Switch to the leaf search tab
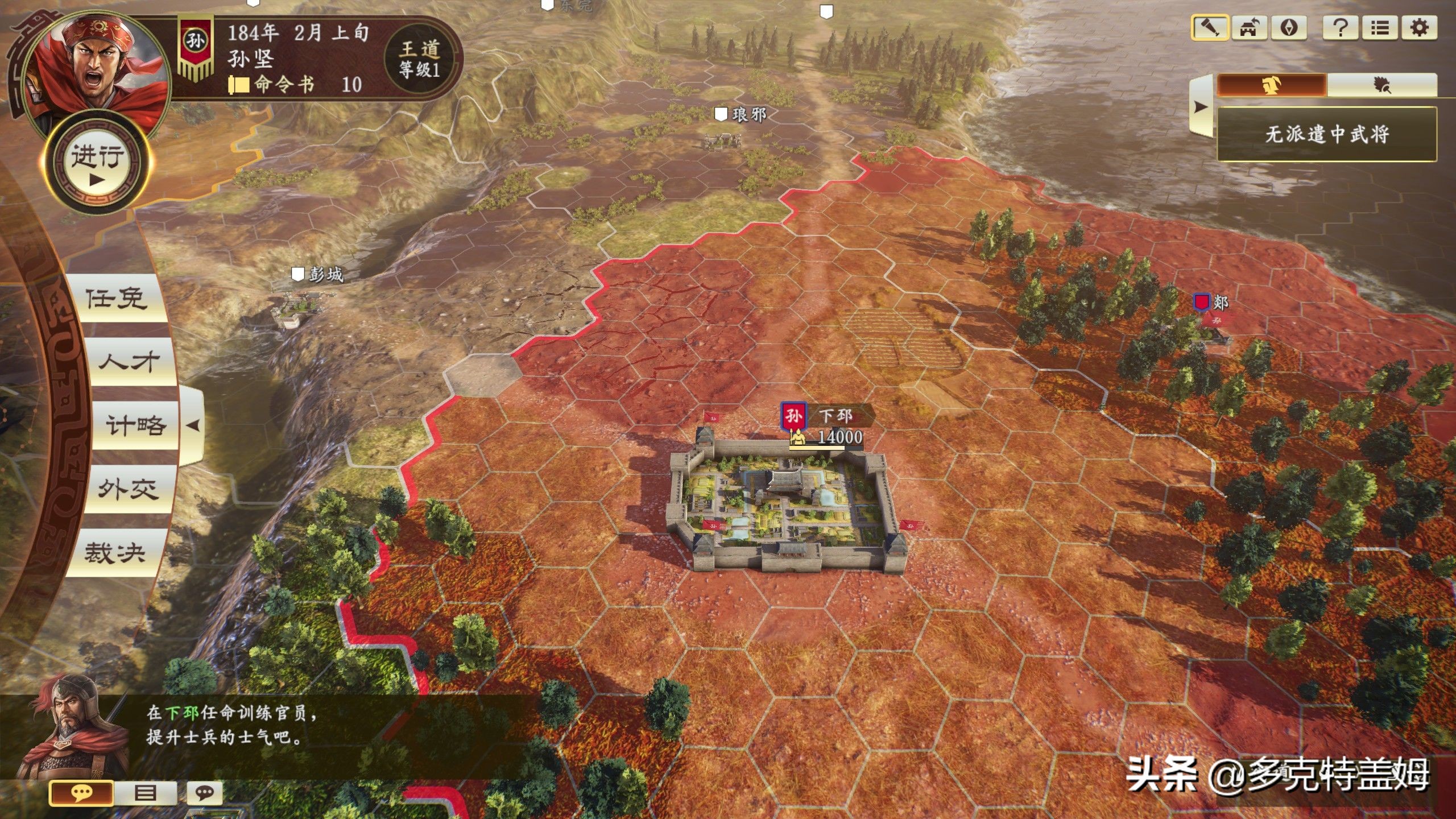This screenshot has width=1456, height=819. click(1382, 86)
